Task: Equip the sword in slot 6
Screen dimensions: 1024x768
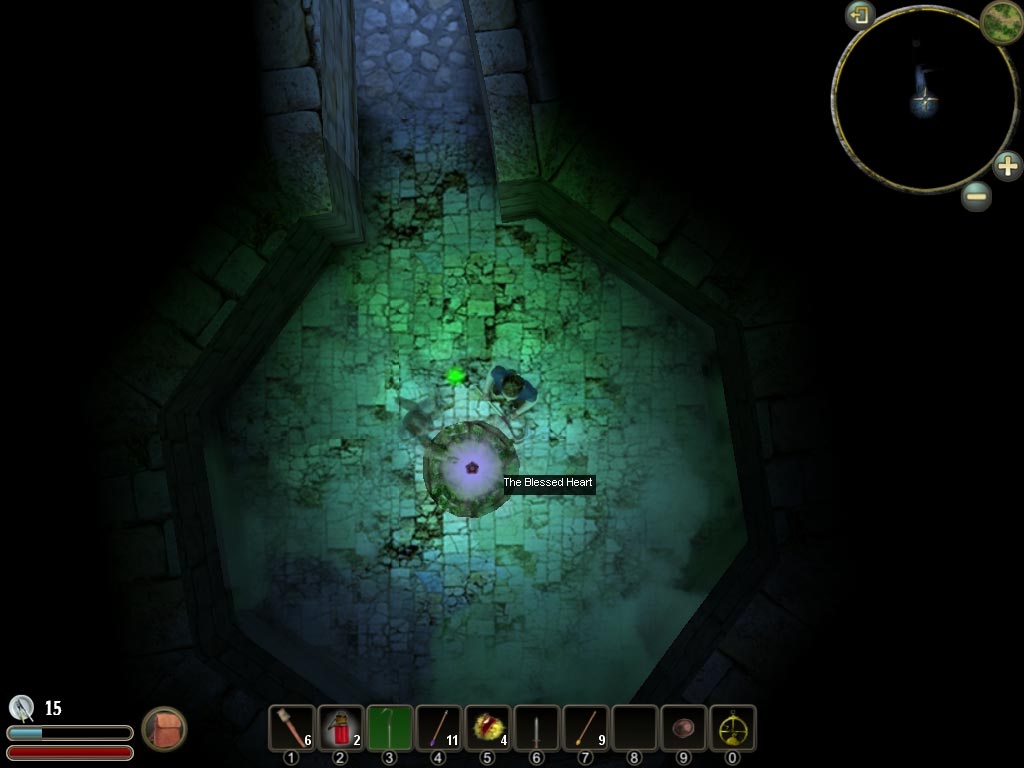Action: tap(537, 728)
